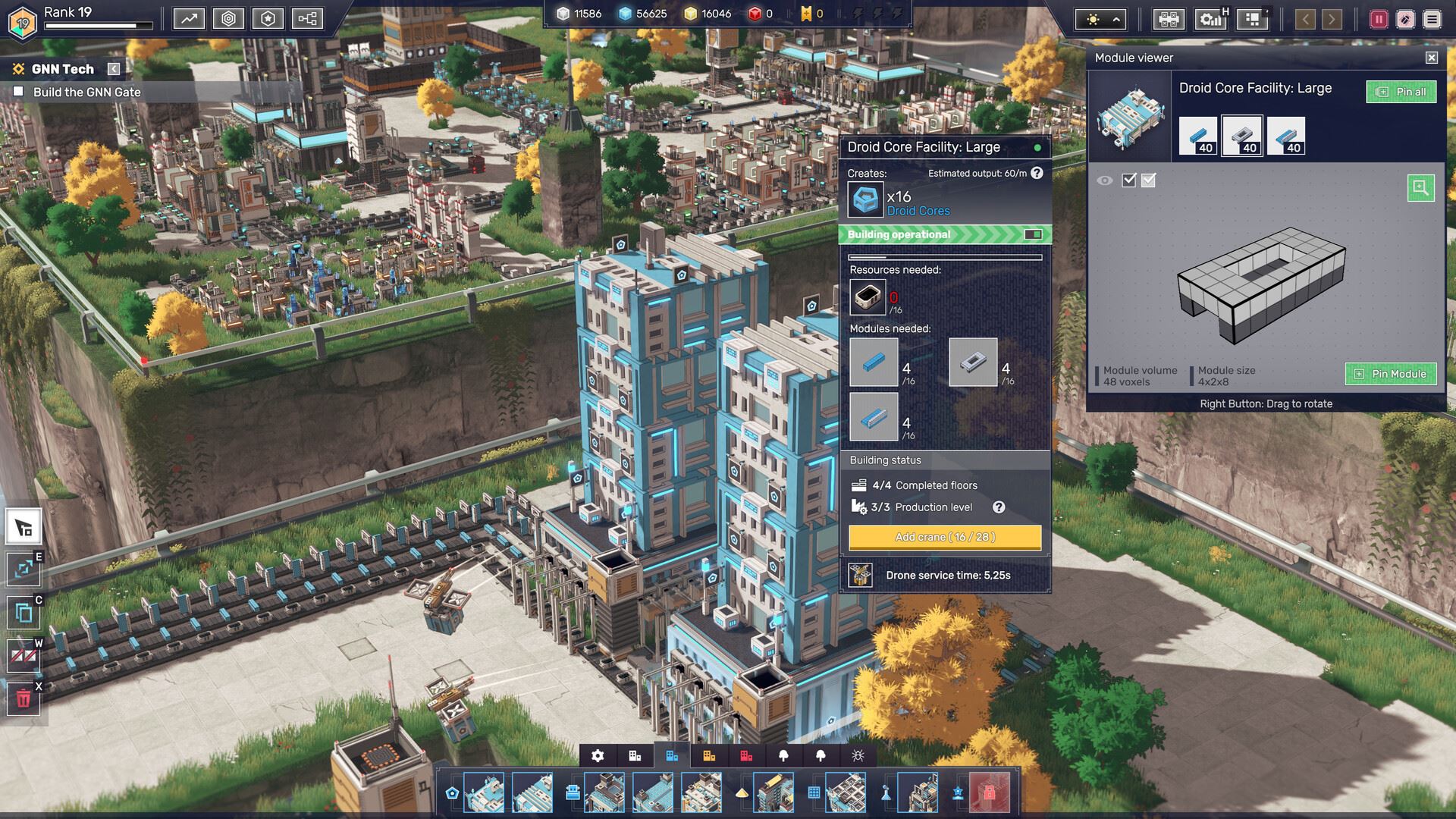Viewport: 1456px width, 819px height.
Task: Zoom the module preview with magnifier button
Action: pyautogui.click(x=1420, y=187)
